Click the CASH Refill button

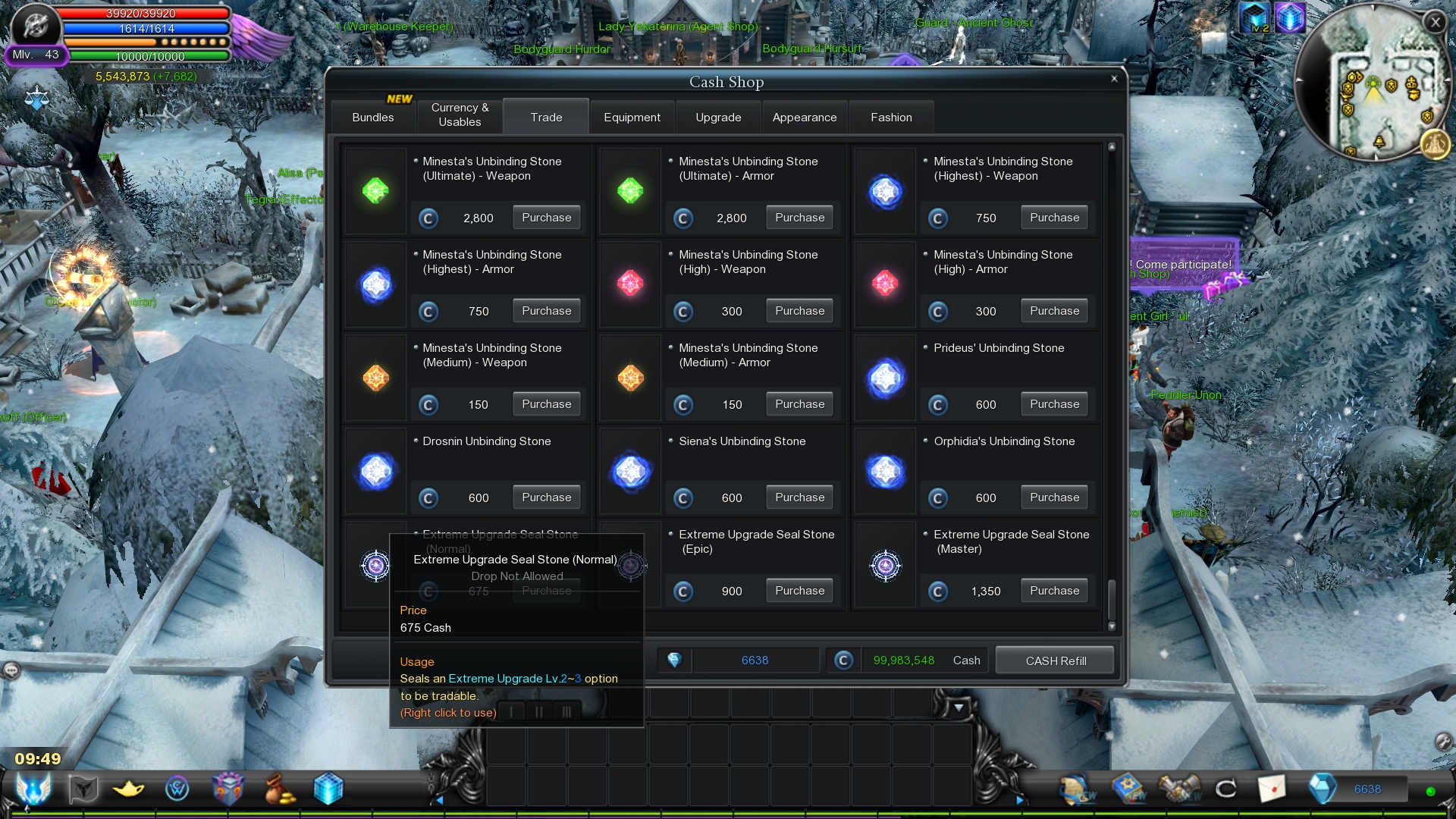click(1055, 661)
